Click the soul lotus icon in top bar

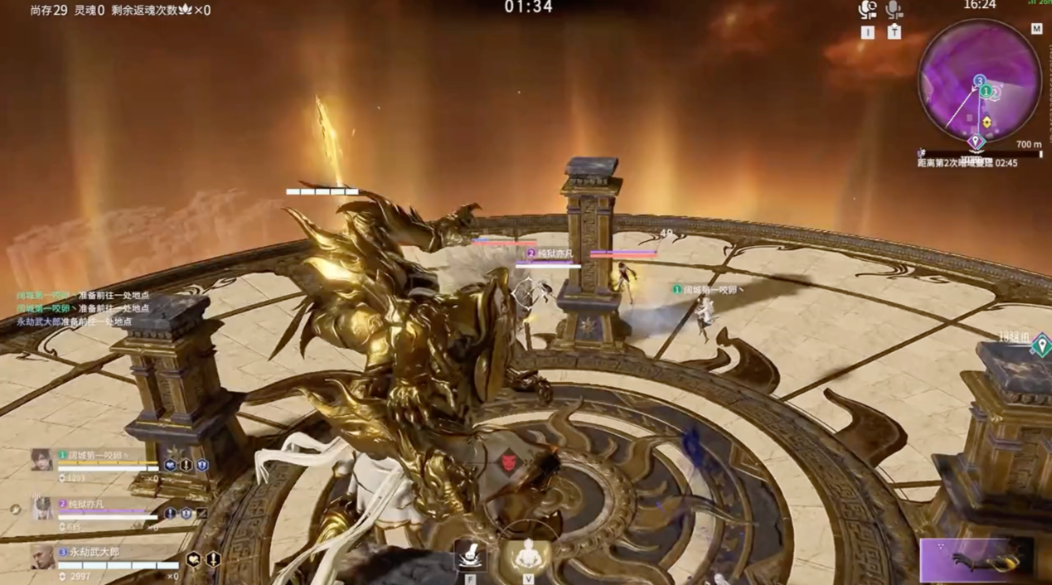[185, 10]
